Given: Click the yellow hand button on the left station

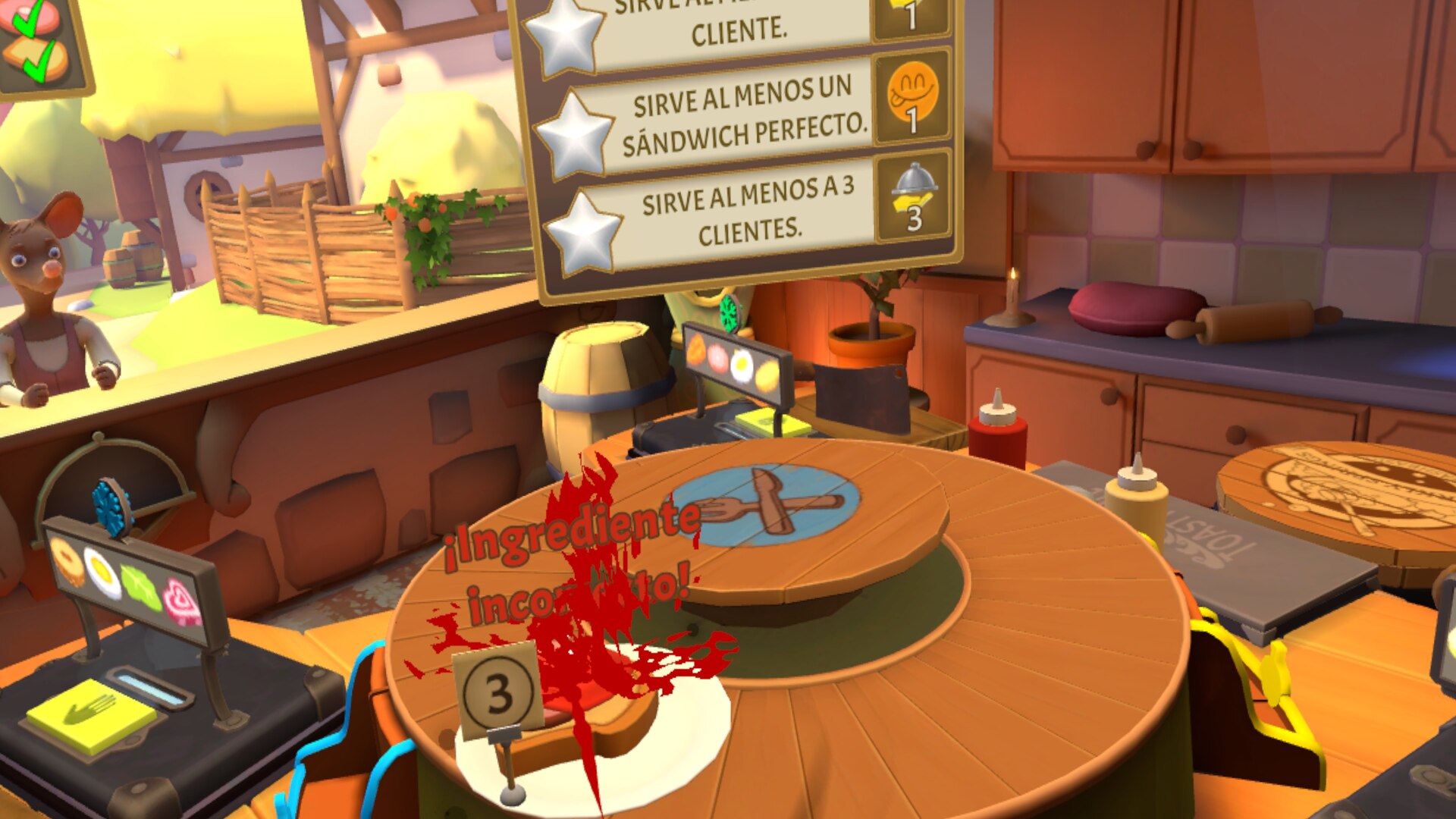Looking at the screenshot, I should (90, 715).
